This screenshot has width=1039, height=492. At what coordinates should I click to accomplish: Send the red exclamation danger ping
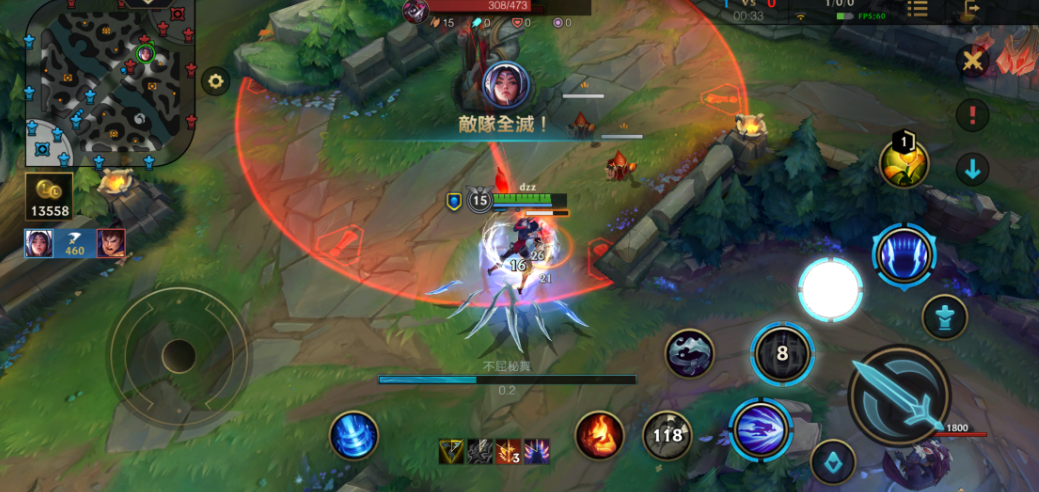971,115
